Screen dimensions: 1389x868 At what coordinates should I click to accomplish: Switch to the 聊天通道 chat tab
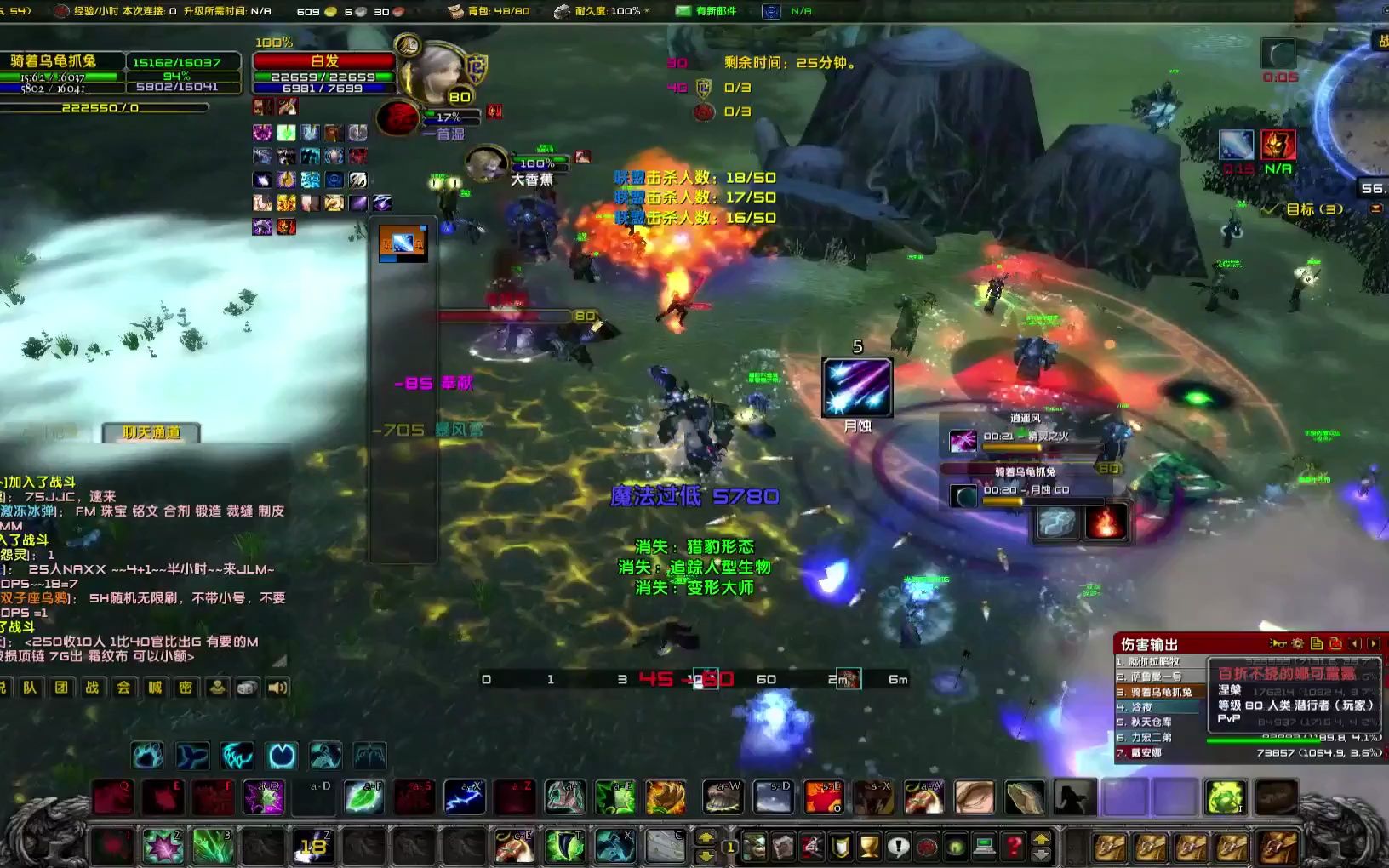point(151,432)
